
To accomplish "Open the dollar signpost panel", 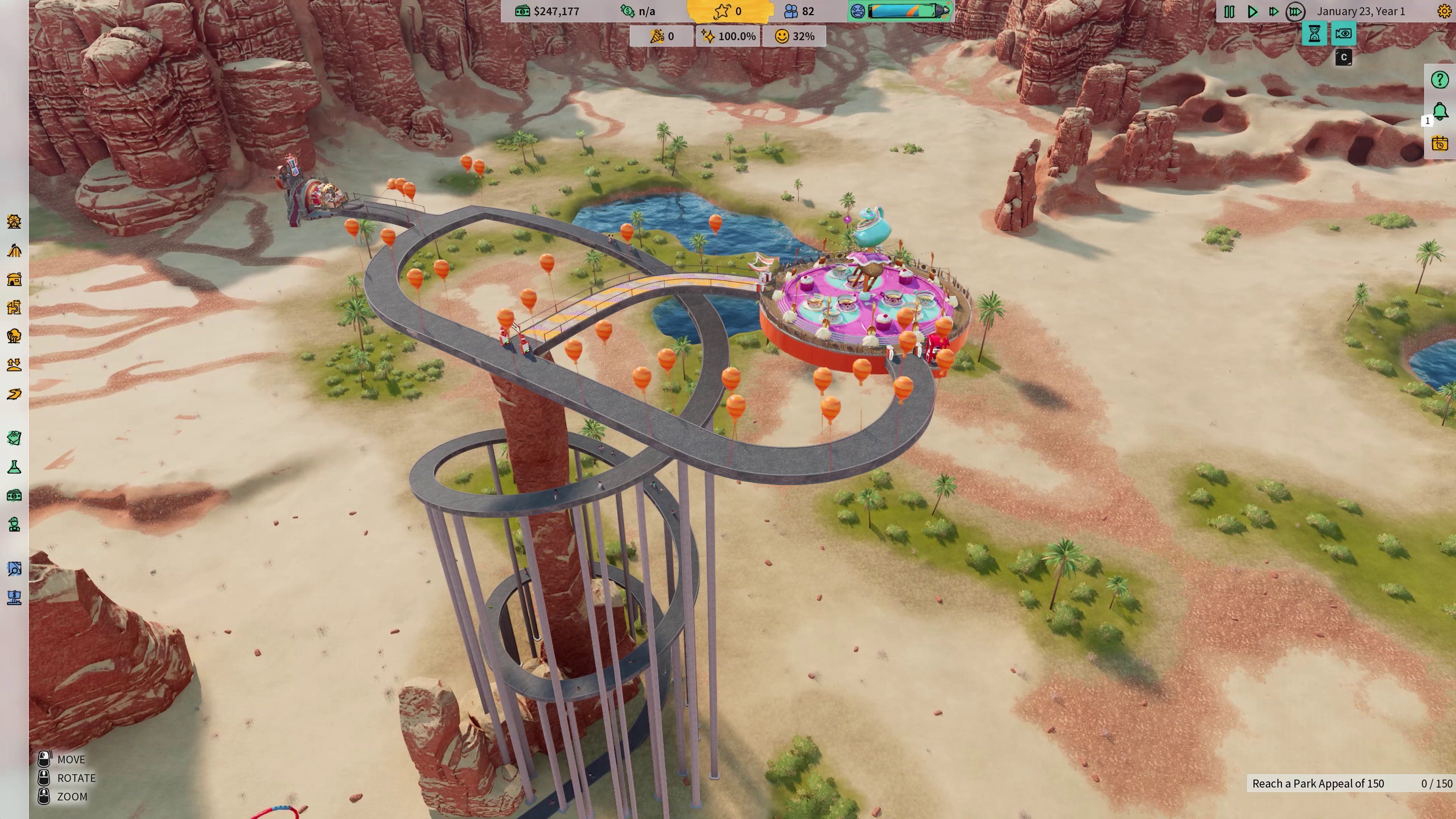I will (14, 598).
